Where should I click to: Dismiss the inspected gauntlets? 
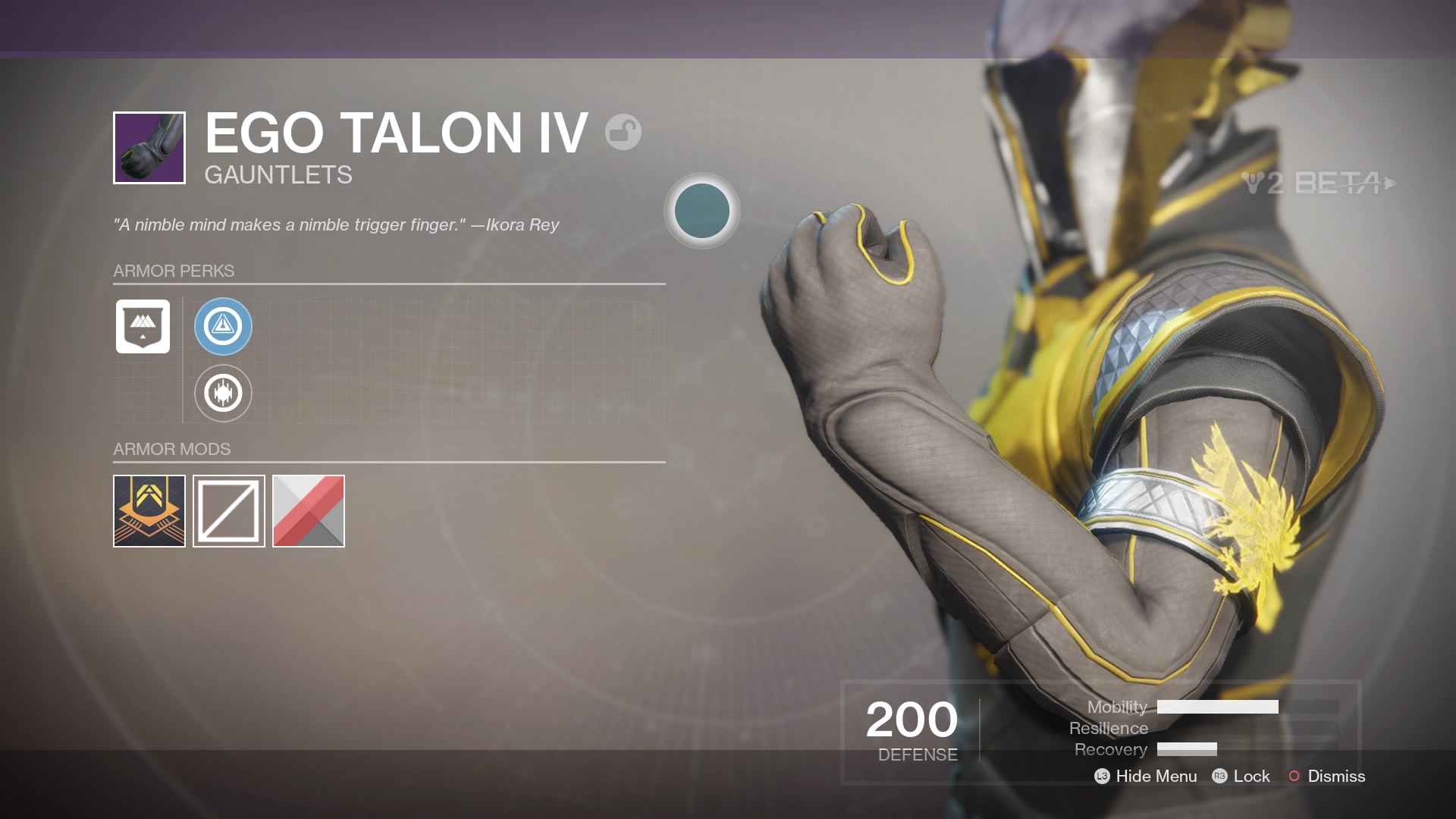coord(1337,777)
